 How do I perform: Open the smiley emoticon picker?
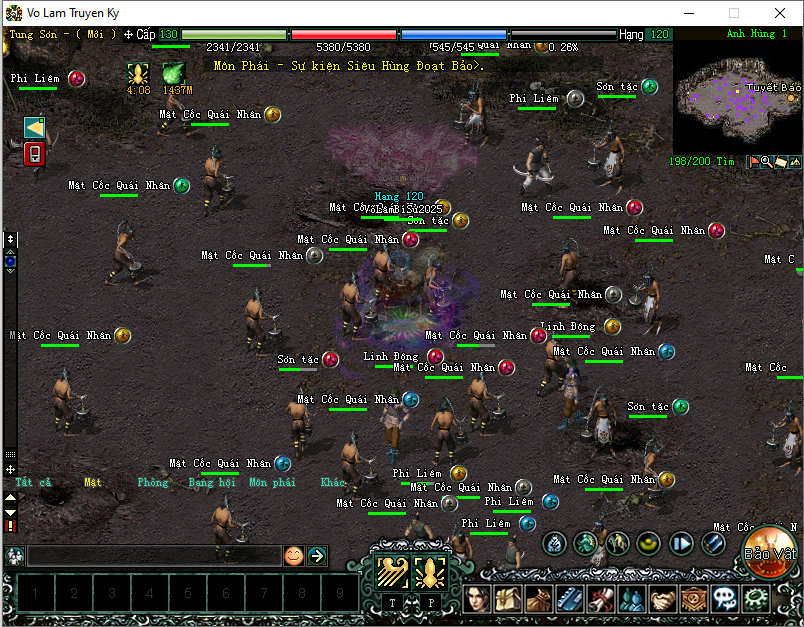point(293,556)
